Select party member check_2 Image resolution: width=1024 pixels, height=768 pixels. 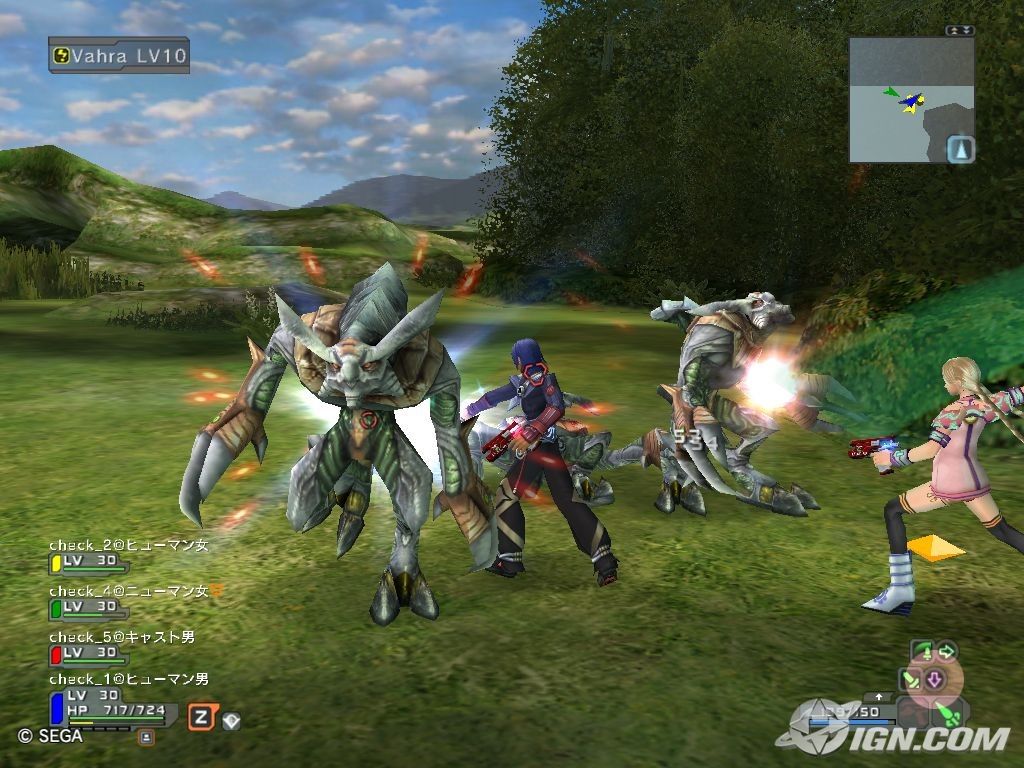128,553
